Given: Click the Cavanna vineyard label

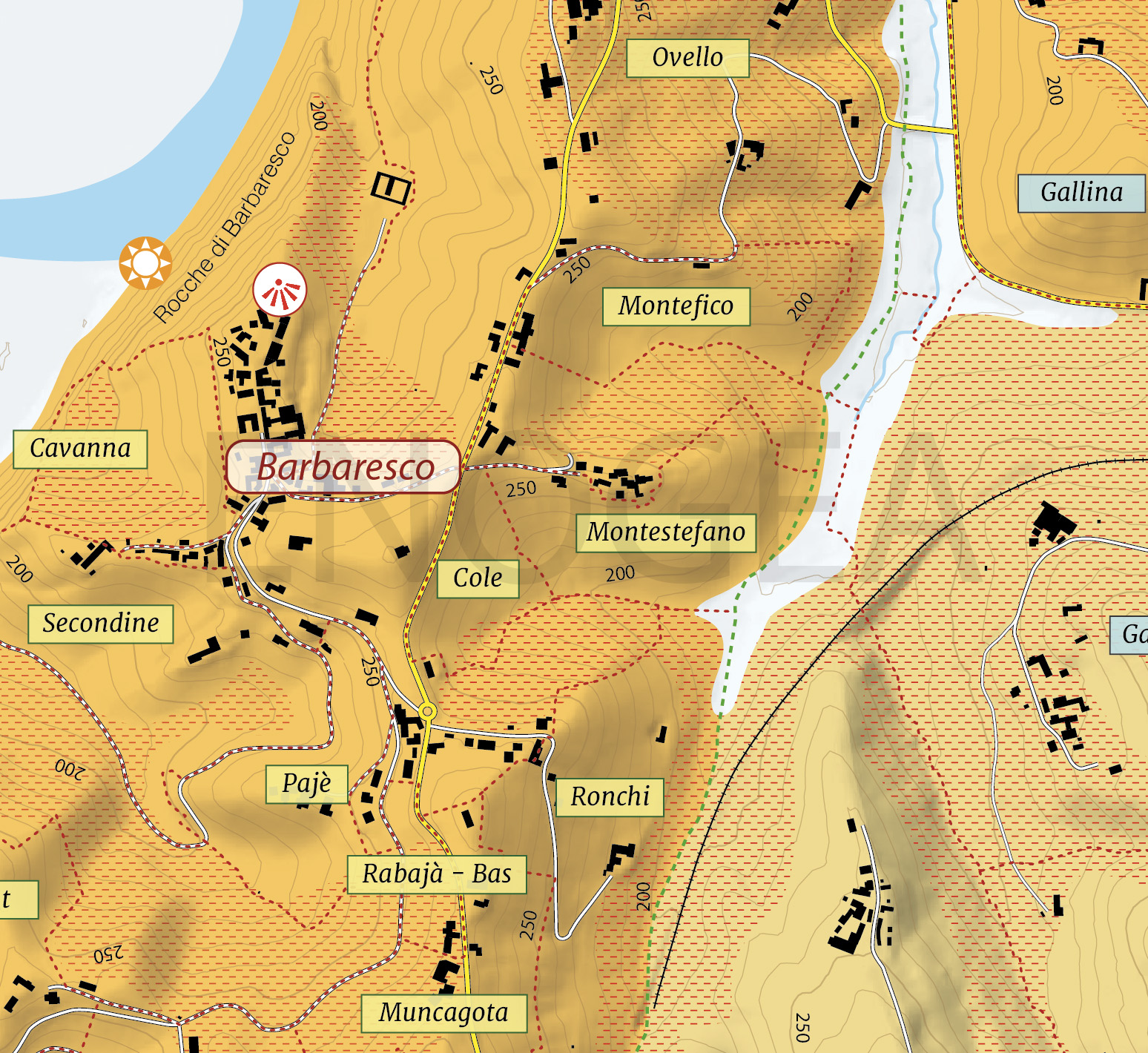Looking at the screenshot, I should (80, 449).
